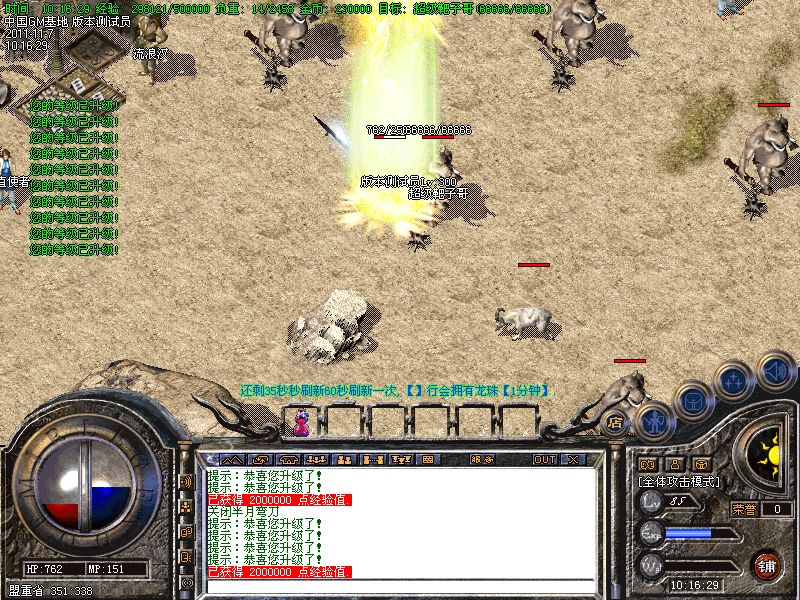The width and height of the screenshot is (800, 600).
Task: Click the red 铺 stall button
Action: (x=767, y=566)
